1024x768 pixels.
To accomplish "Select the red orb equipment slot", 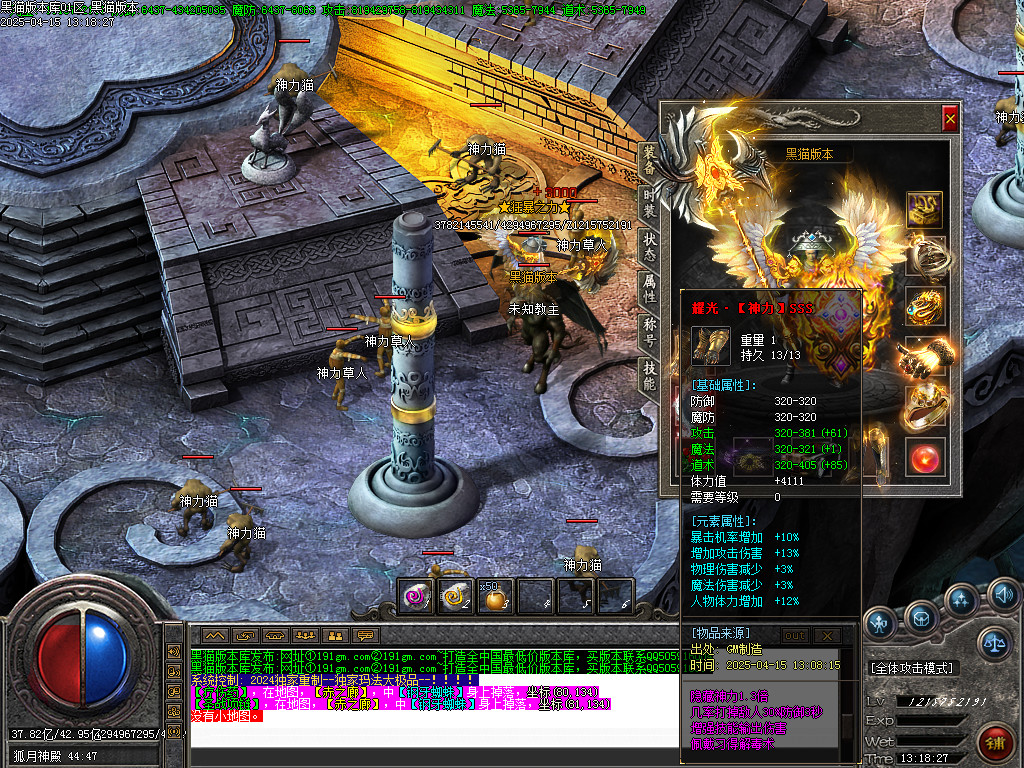I will coord(924,457).
